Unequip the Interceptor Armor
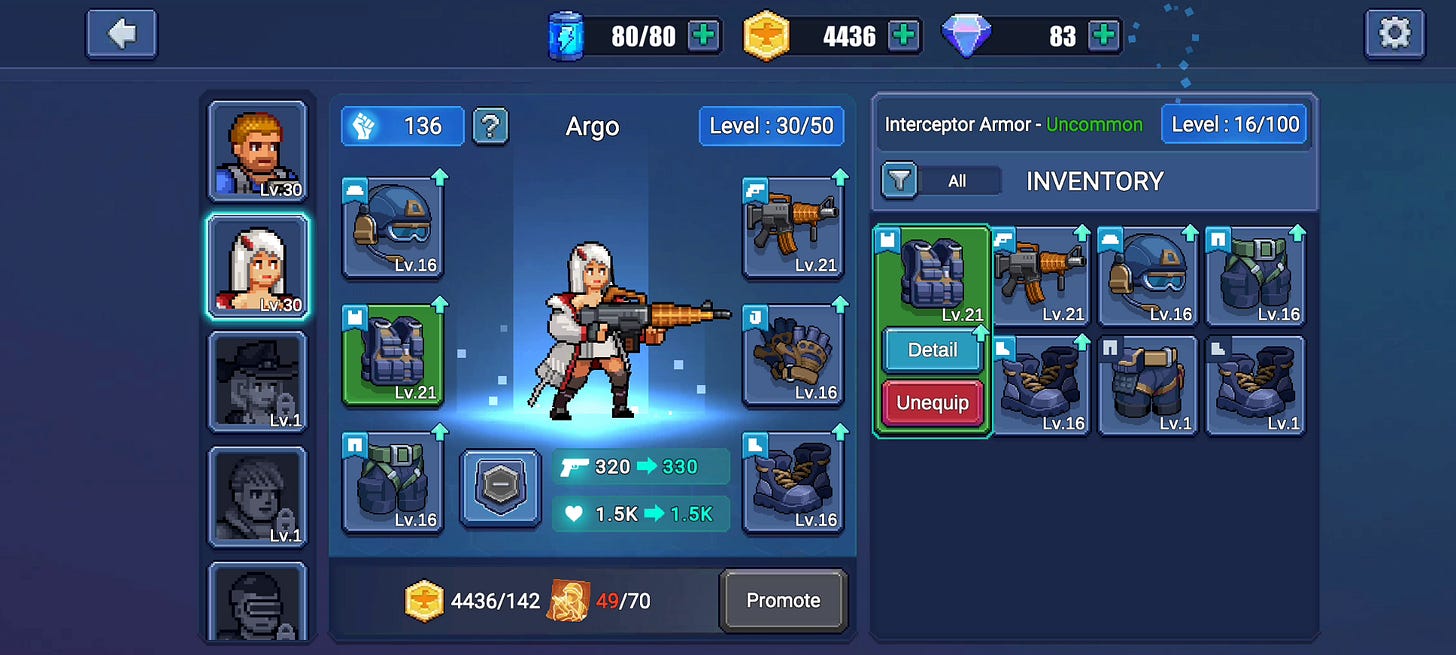Viewport: 1456px width, 655px height. tap(932, 403)
